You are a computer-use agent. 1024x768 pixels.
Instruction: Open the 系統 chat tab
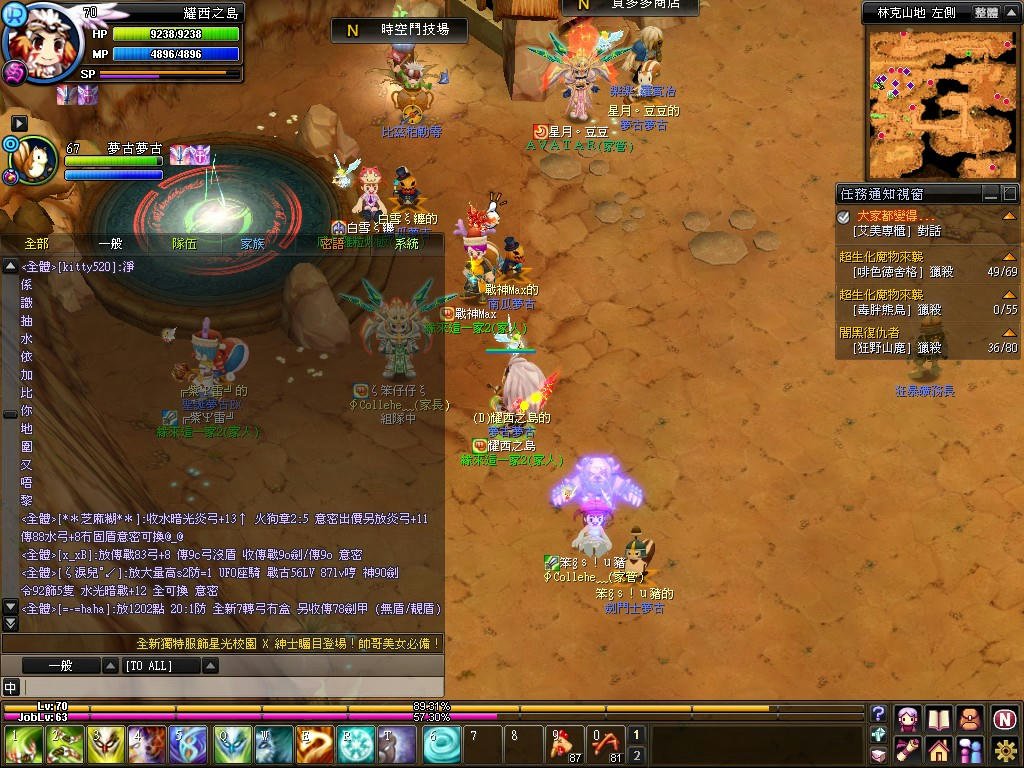point(407,243)
